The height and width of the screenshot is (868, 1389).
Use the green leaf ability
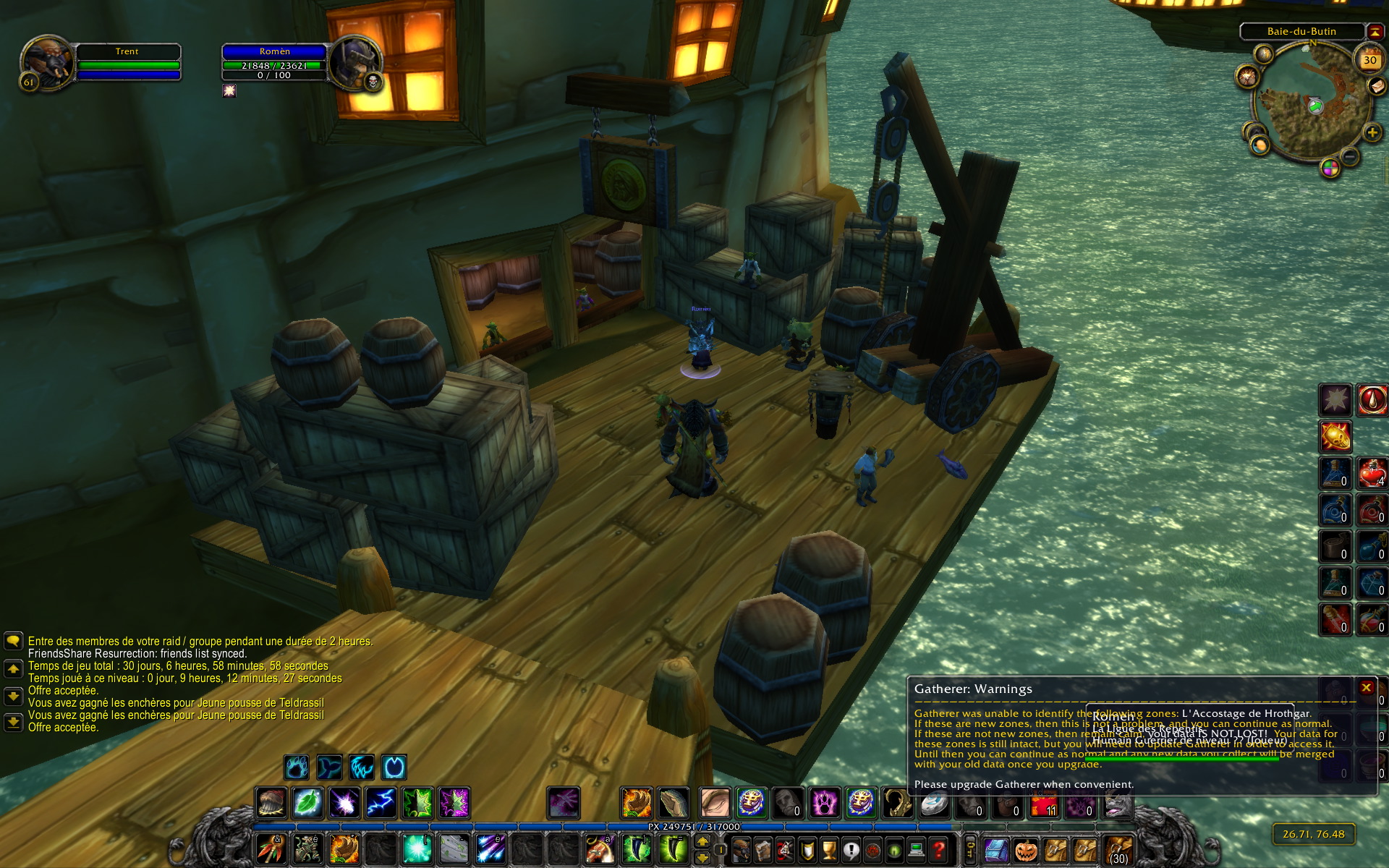tap(308, 803)
